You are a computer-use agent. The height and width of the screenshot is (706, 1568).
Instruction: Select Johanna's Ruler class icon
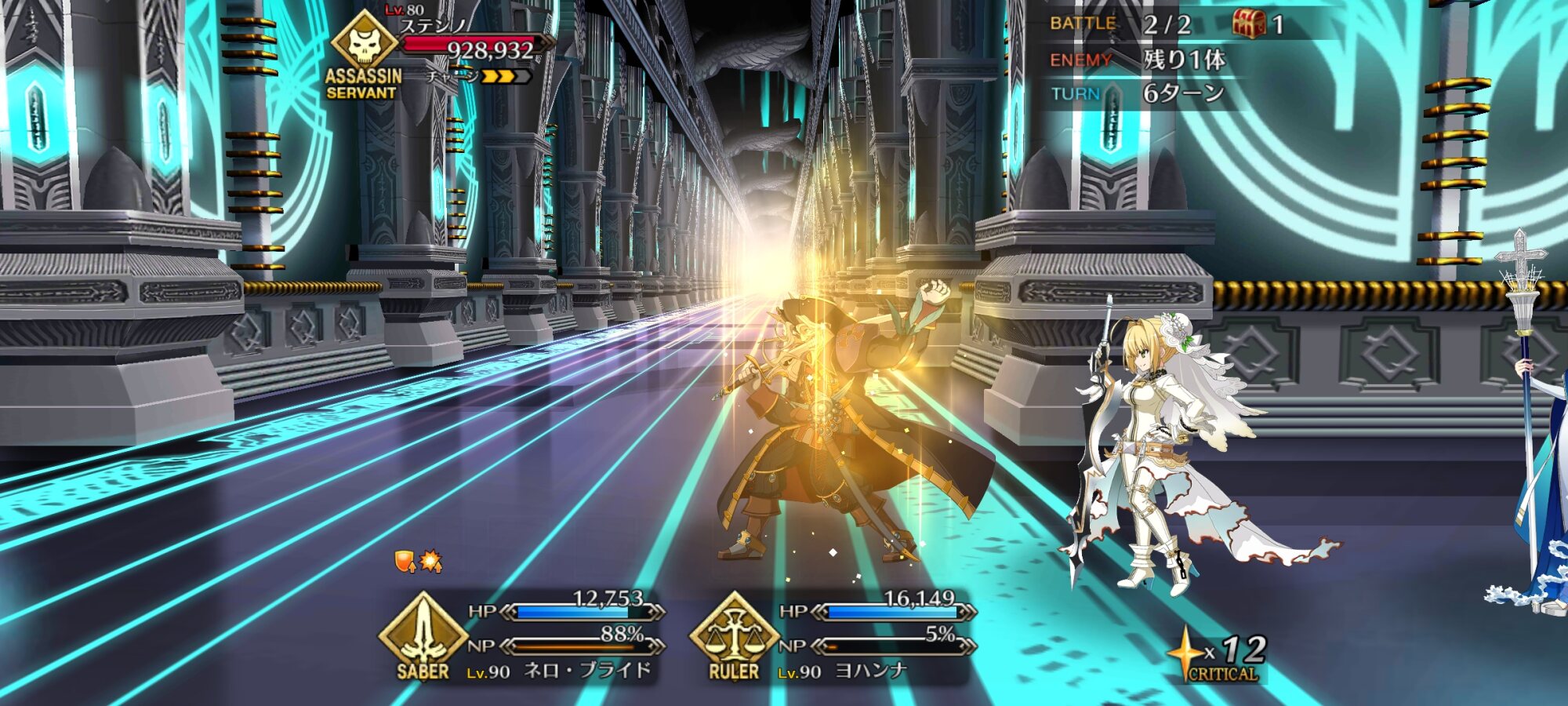pos(734,633)
